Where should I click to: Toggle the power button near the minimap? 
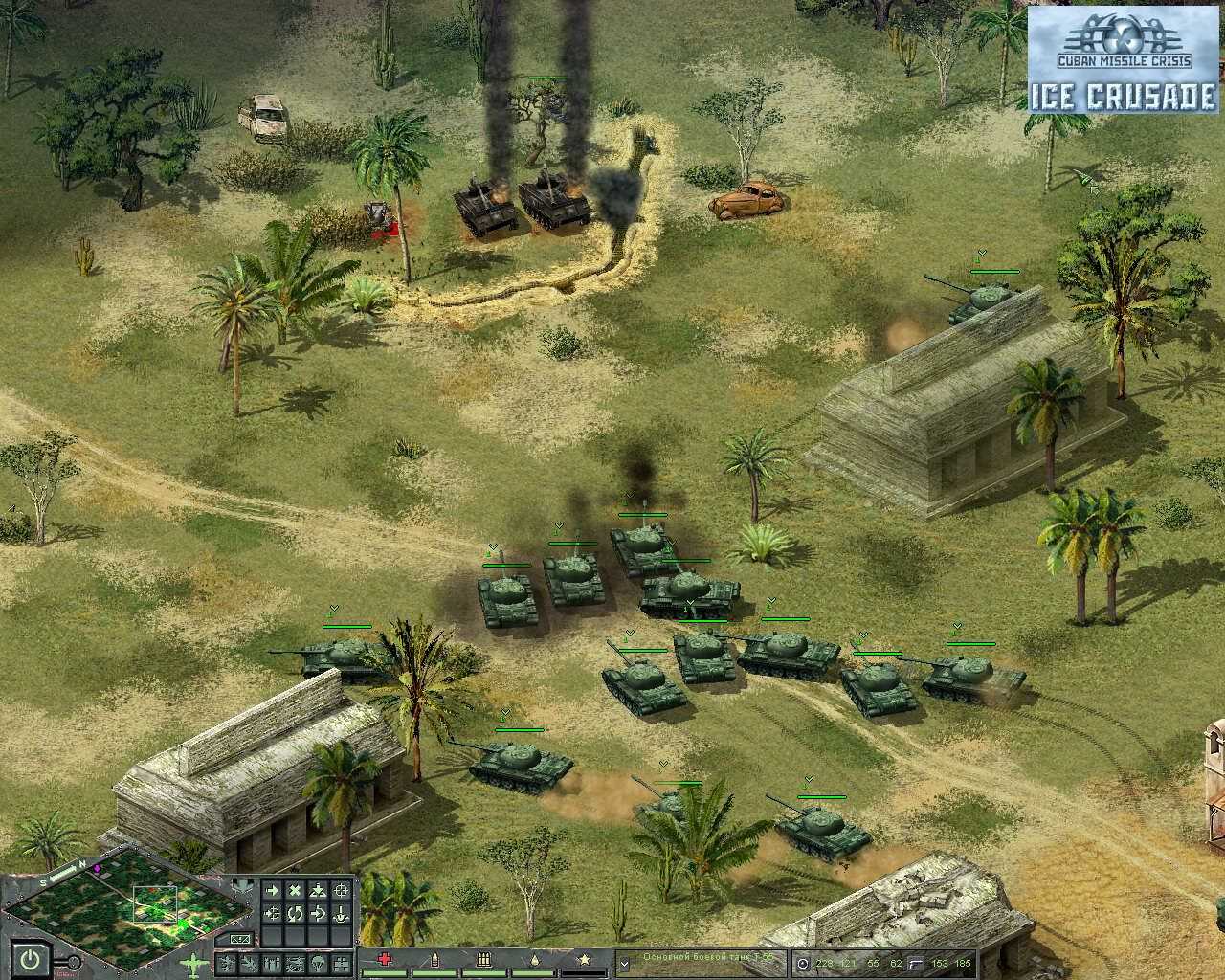click(29, 958)
